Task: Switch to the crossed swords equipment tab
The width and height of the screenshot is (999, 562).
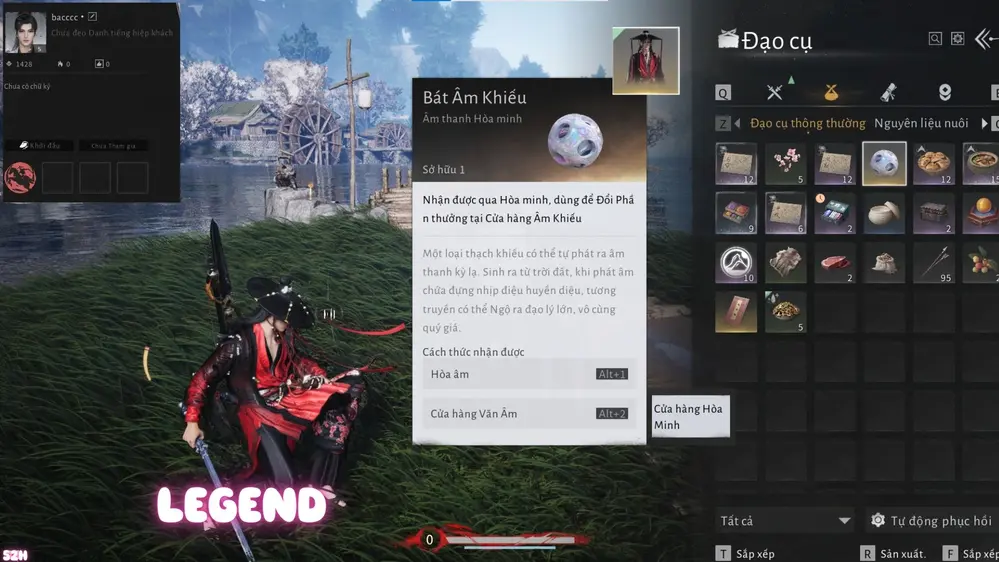Action: coord(774,93)
